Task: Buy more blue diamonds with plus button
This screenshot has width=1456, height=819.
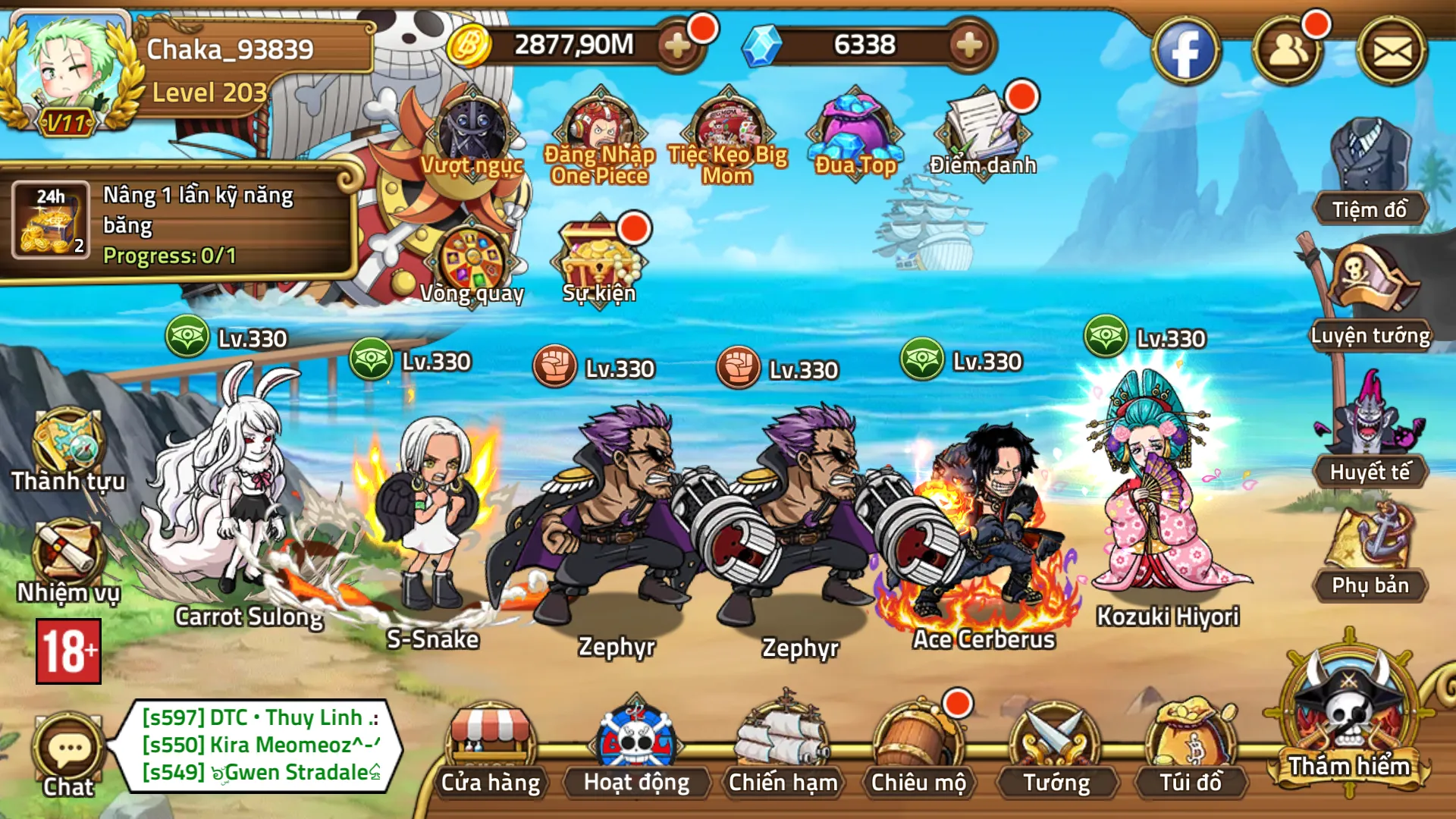Action: [968, 45]
